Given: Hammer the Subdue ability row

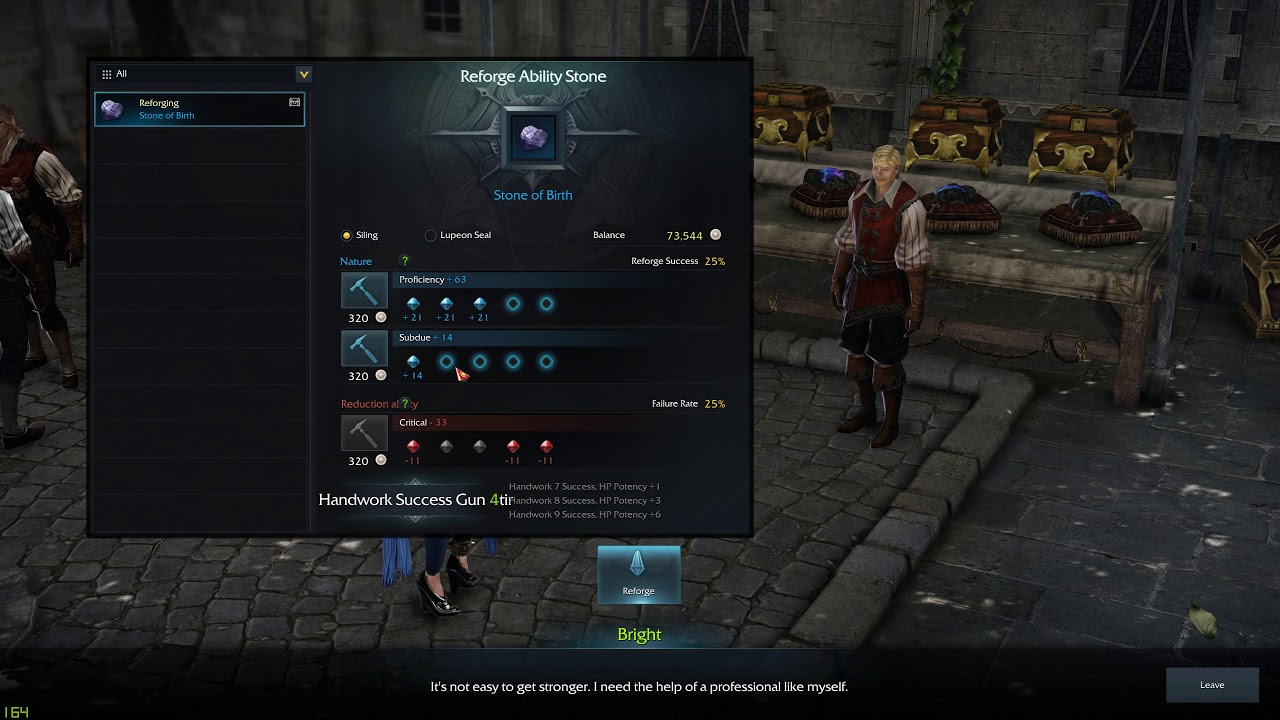Looking at the screenshot, I should 363,349.
